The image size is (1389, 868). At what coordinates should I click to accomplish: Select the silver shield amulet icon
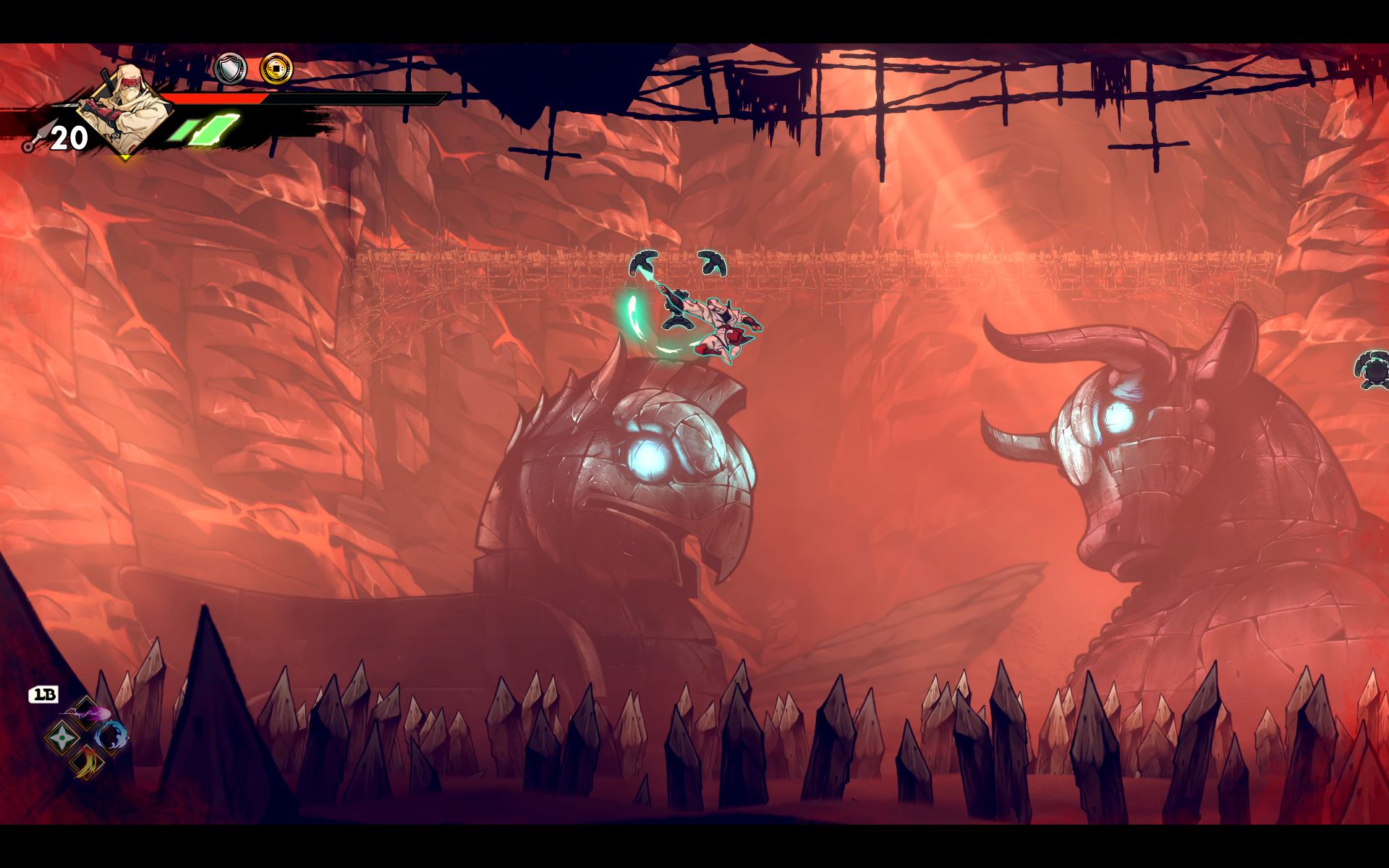click(231, 69)
